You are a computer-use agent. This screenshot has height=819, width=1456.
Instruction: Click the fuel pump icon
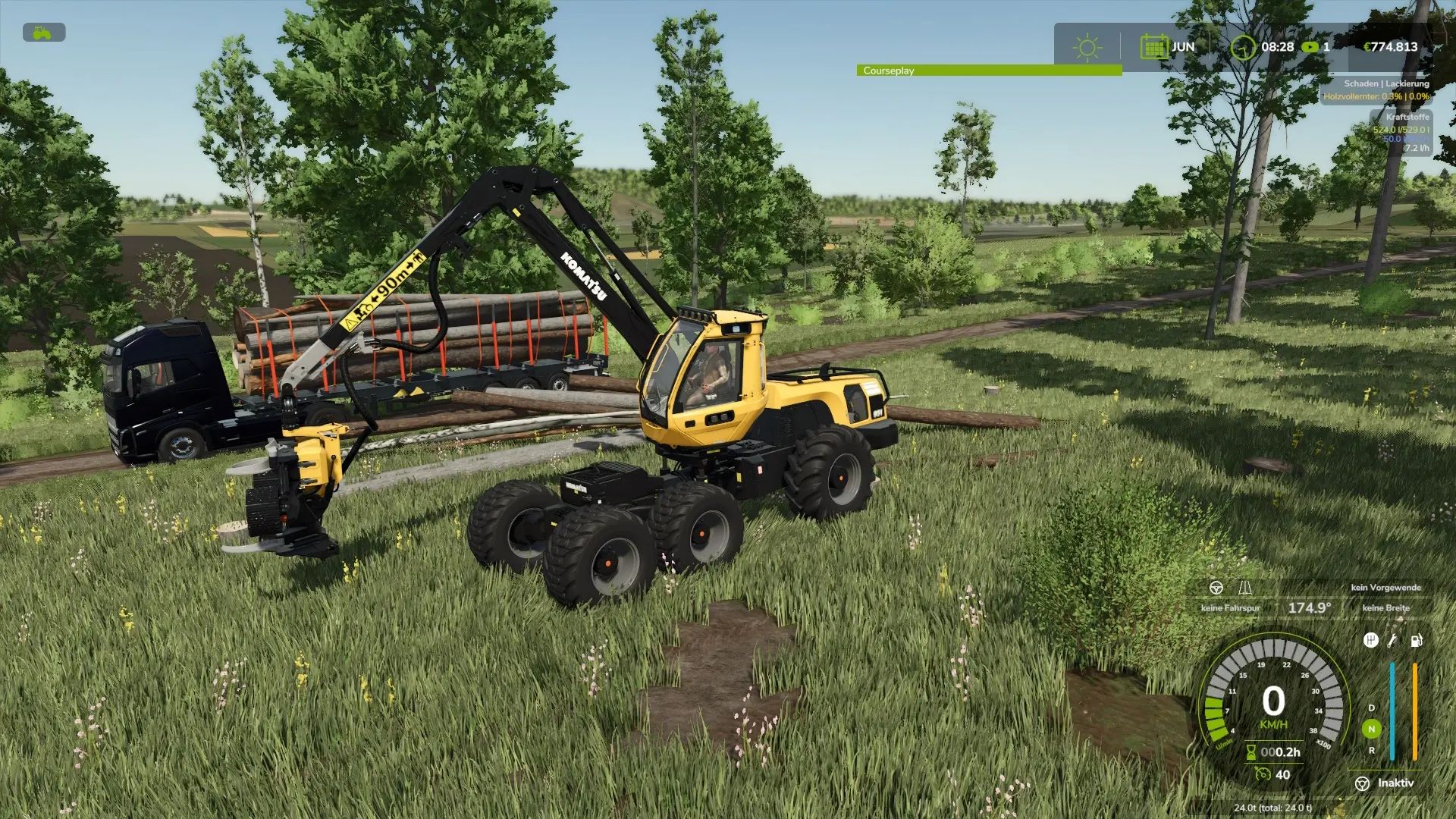pyautogui.click(x=1415, y=641)
